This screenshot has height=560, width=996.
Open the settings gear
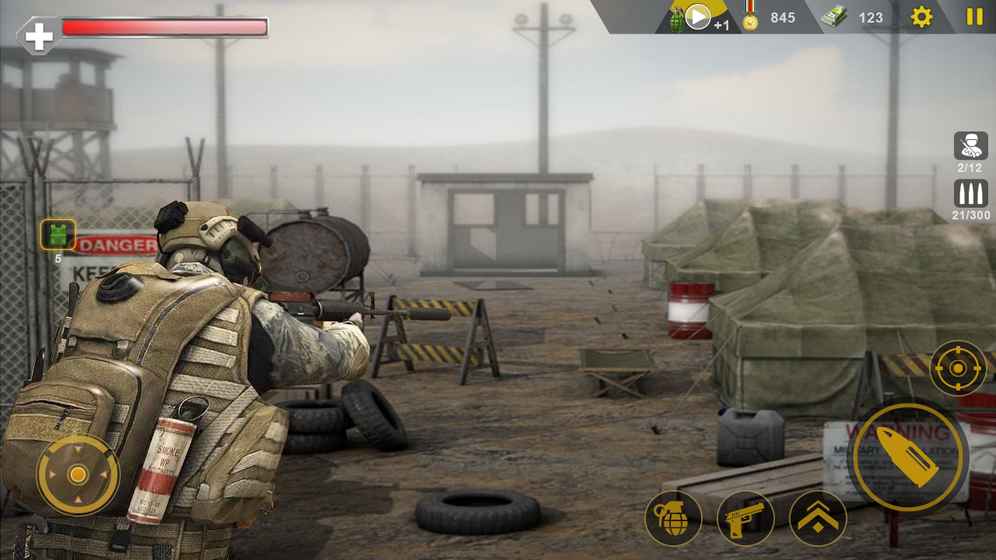point(921,17)
